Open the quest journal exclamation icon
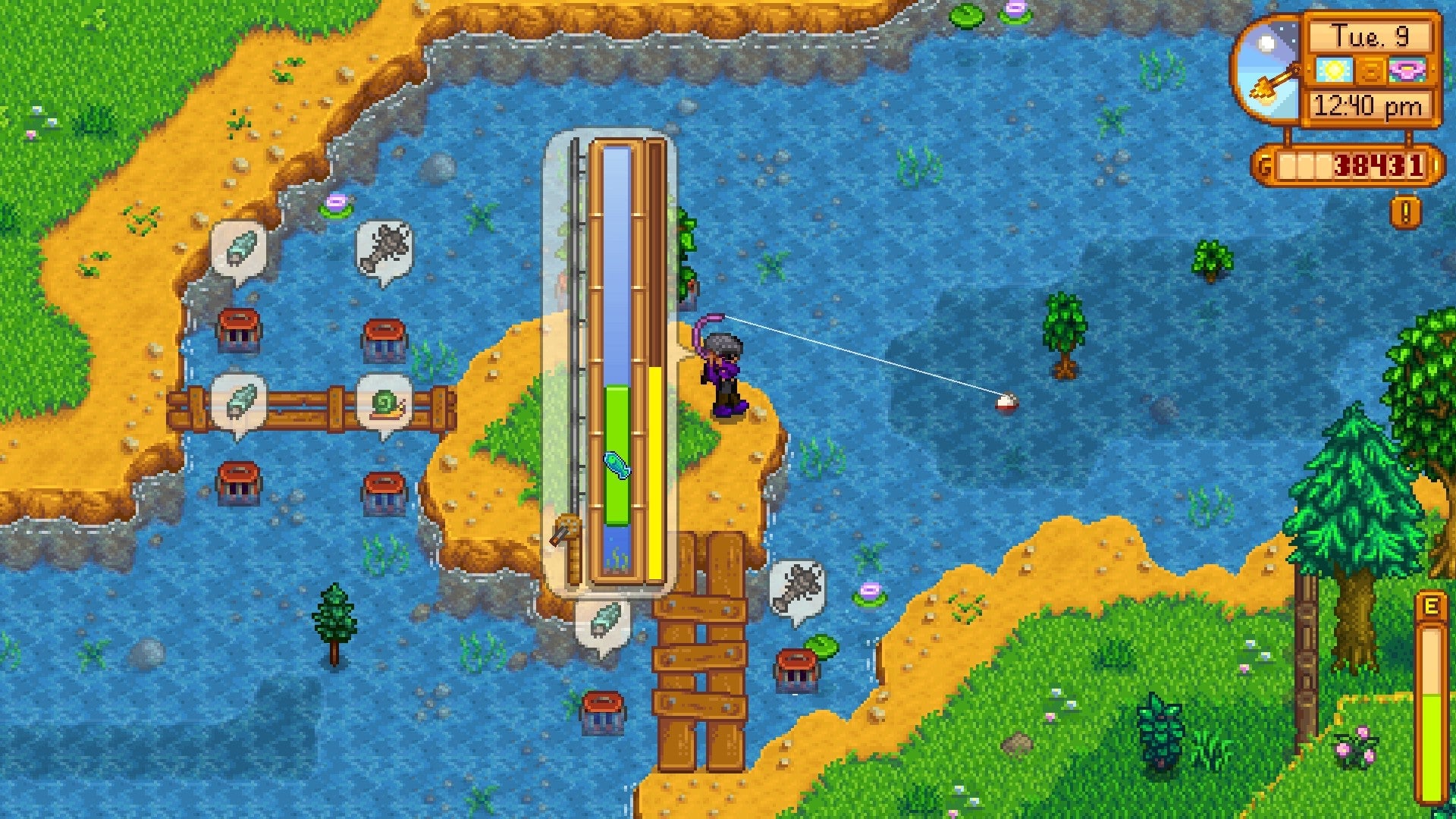 (1405, 212)
